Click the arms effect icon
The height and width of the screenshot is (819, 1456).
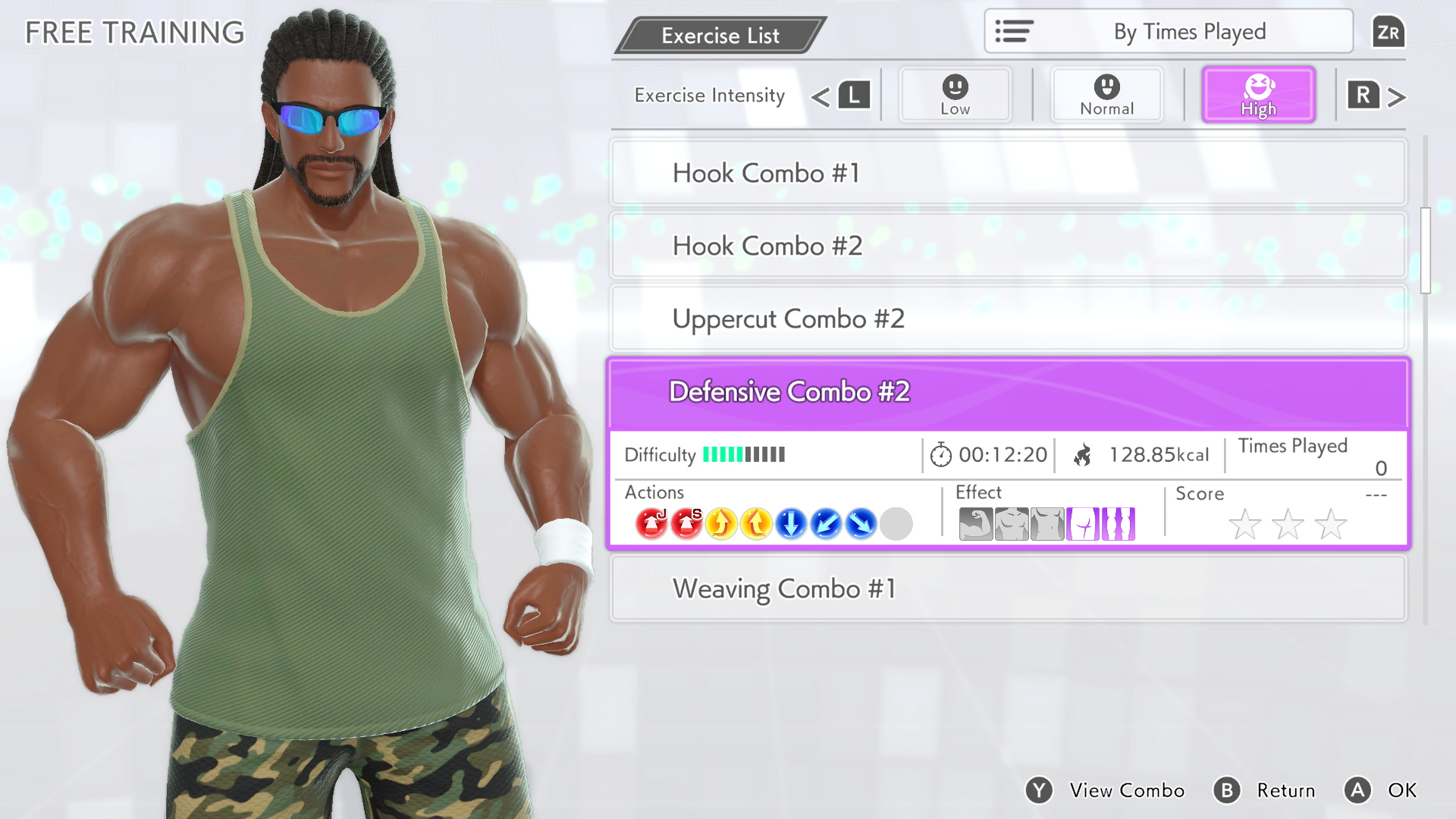pos(976,523)
